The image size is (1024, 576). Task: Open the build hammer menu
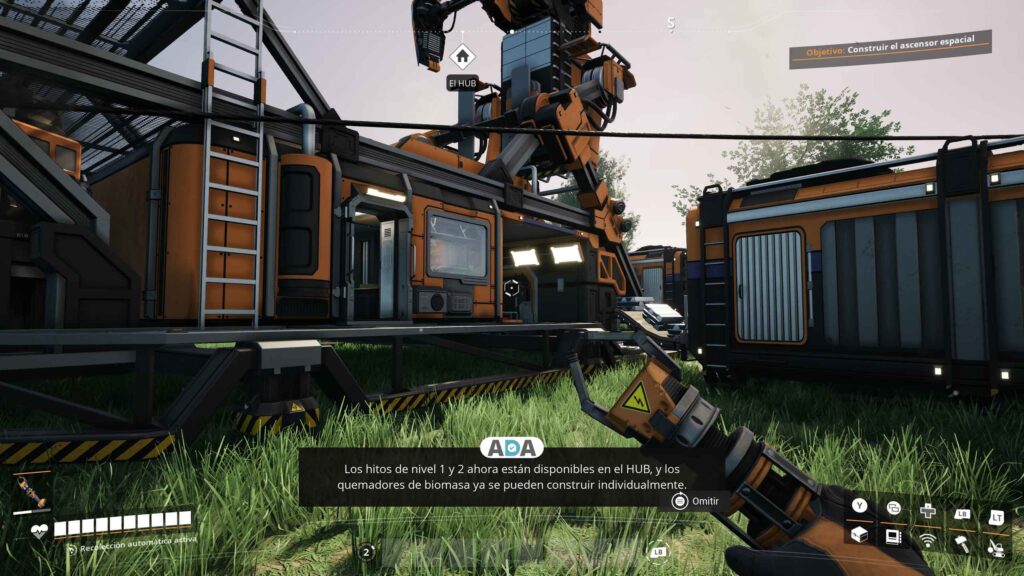pyautogui.click(x=962, y=543)
